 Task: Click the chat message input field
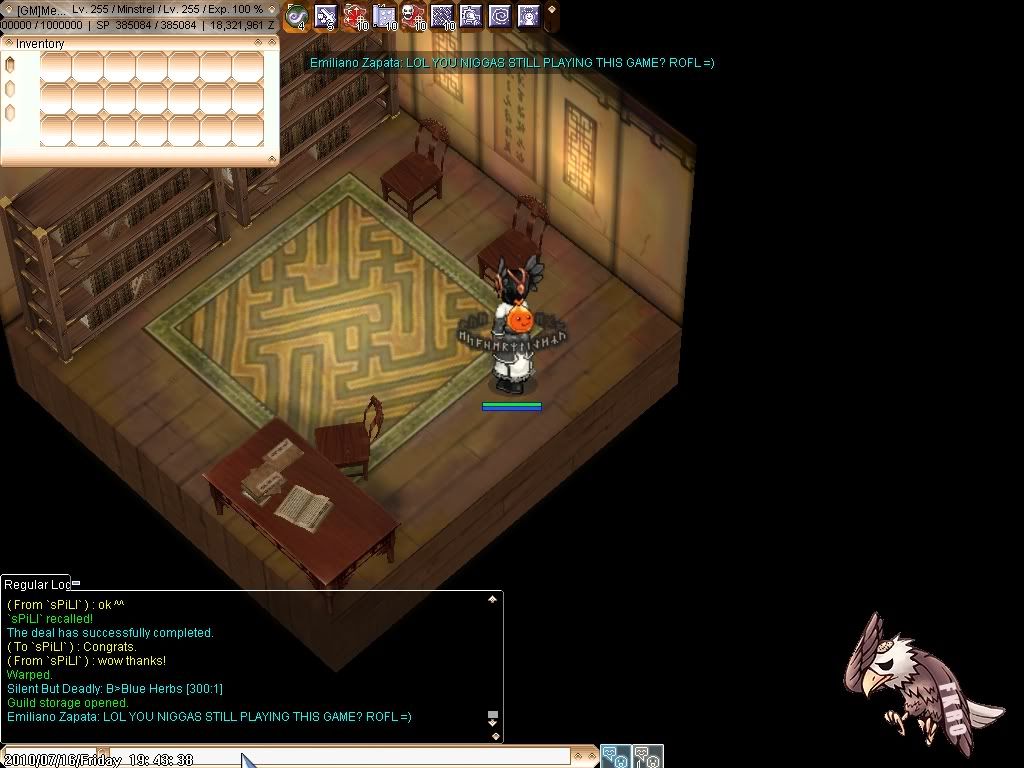340,758
